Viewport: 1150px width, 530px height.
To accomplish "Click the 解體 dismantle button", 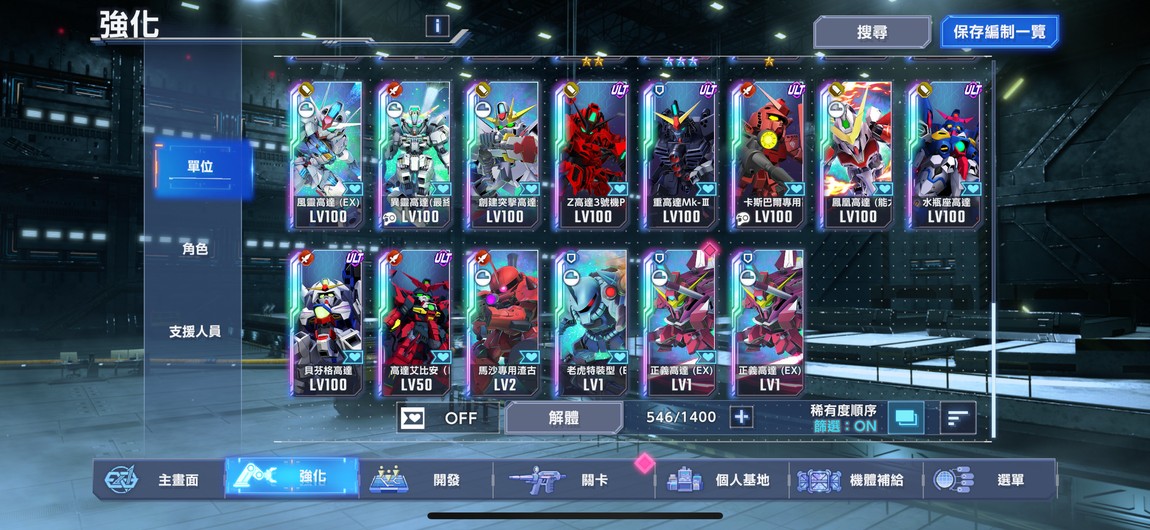I will click(x=564, y=418).
